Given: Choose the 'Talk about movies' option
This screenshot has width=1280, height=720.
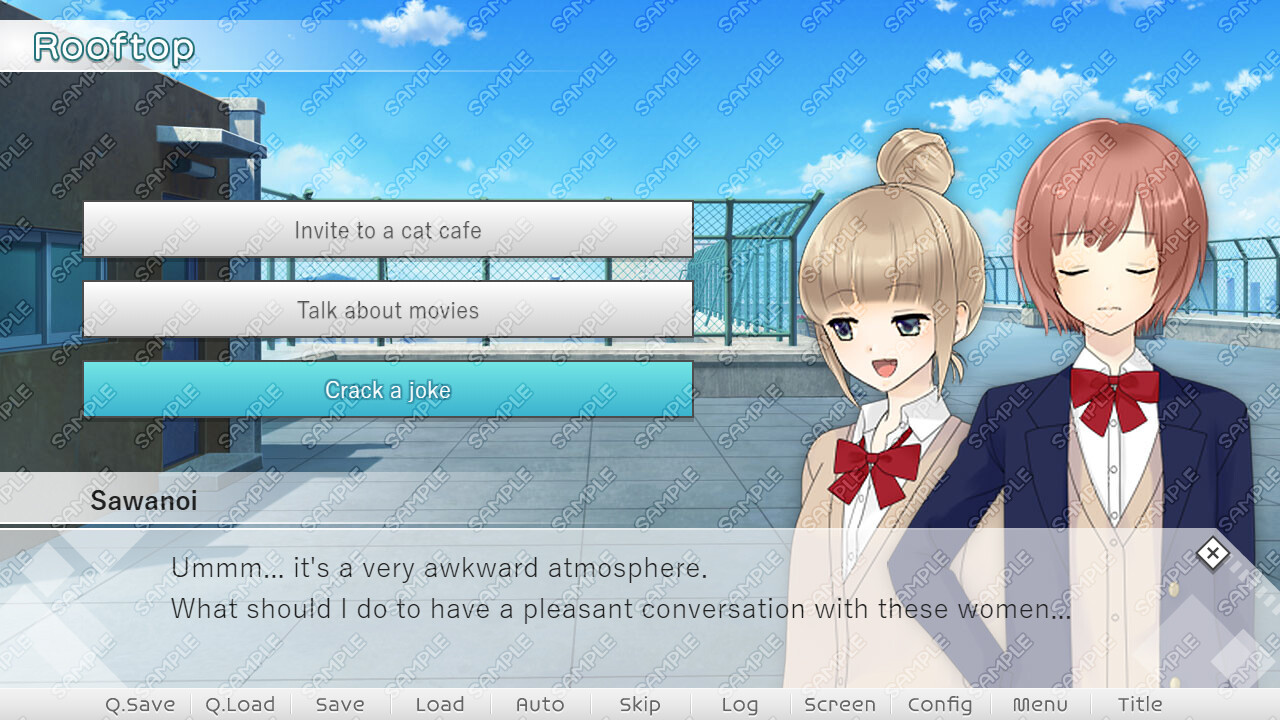Looking at the screenshot, I should click(x=389, y=310).
